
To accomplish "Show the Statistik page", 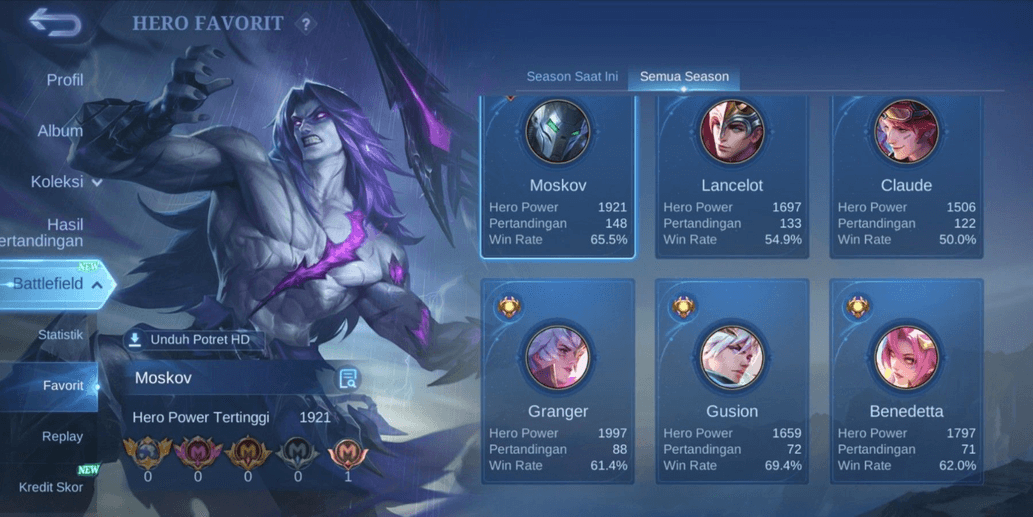I will [60, 335].
